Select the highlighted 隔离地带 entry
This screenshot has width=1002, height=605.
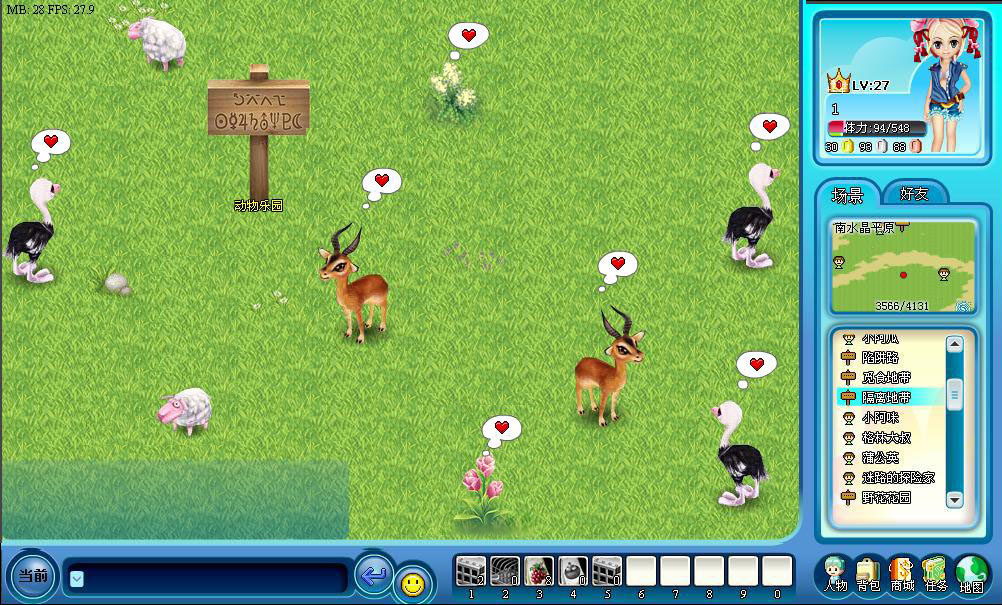click(x=886, y=397)
